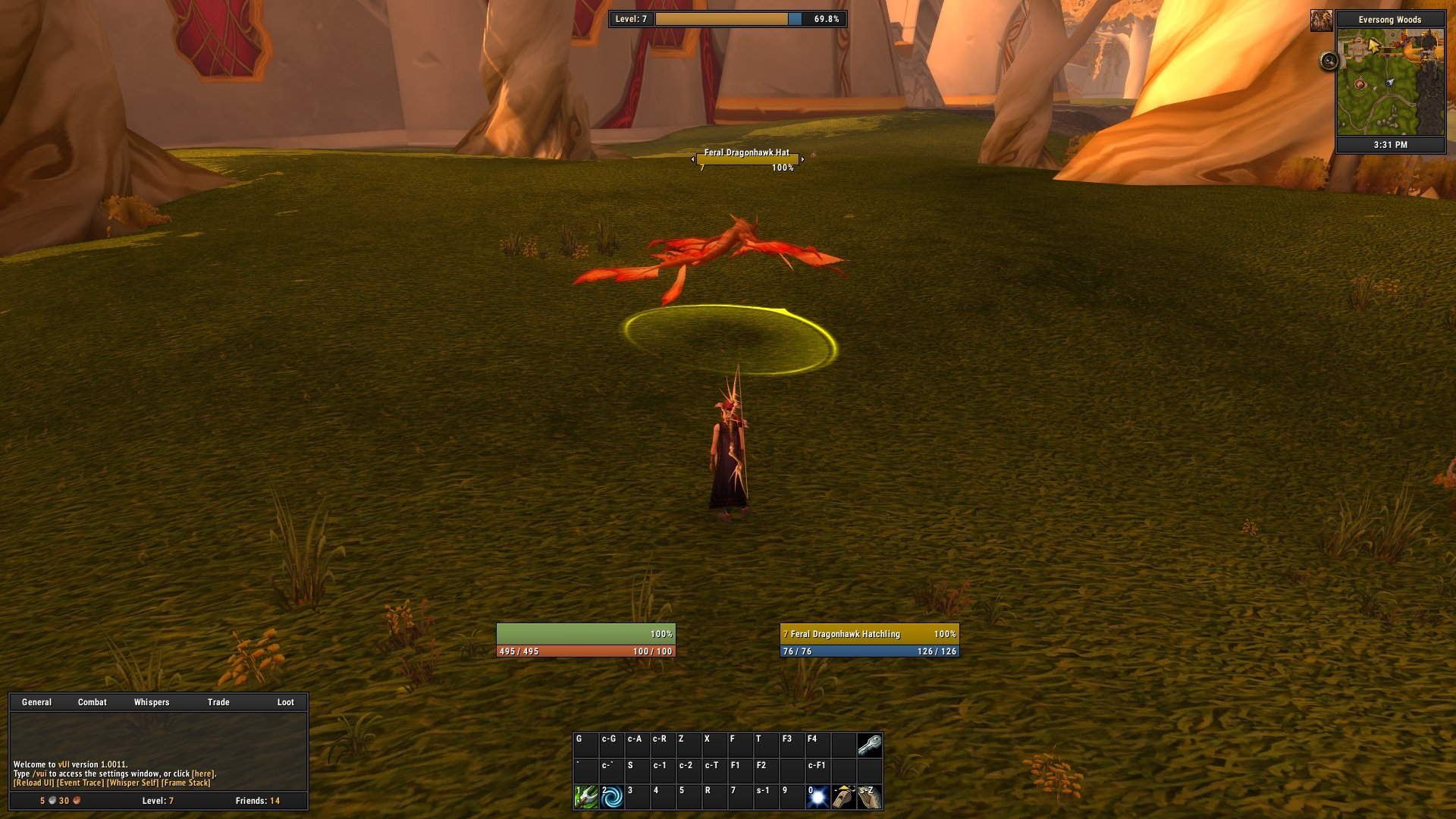The height and width of the screenshot is (819, 1456).
Task: Show the Trade chat tab
Action: pos(218,702)
